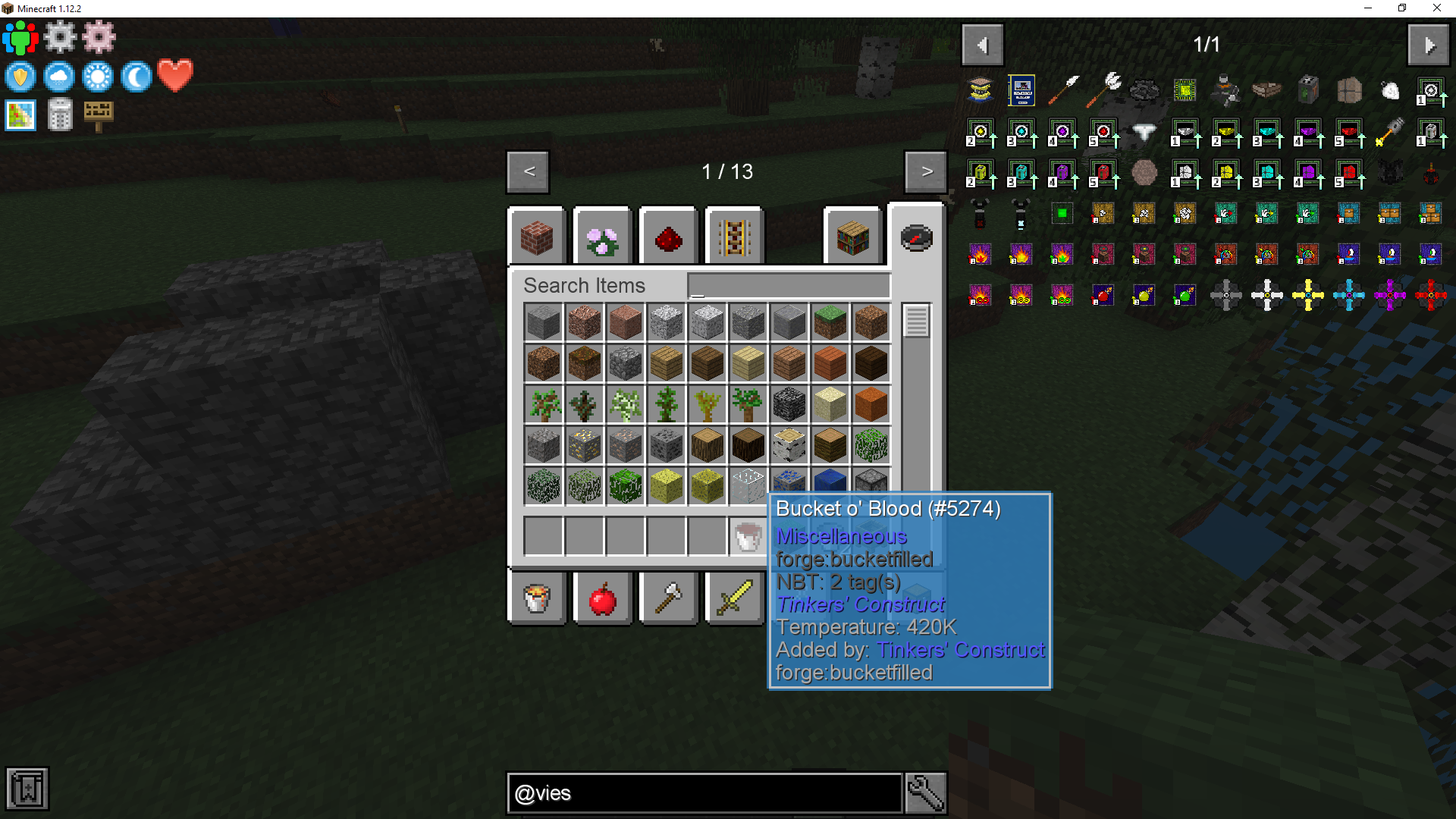Open the gray gear settings icon
The width and height of the screenshot is (1456, 819).
59,36
